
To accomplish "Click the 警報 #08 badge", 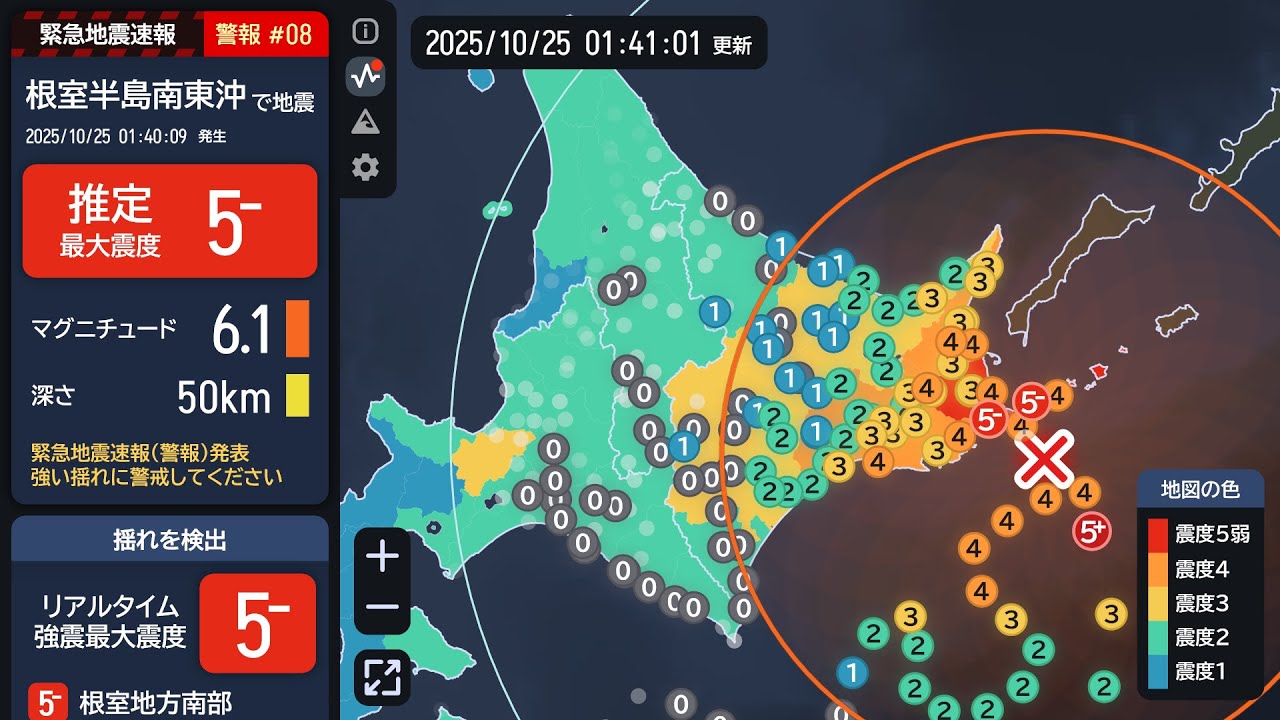I will [265, 32].
